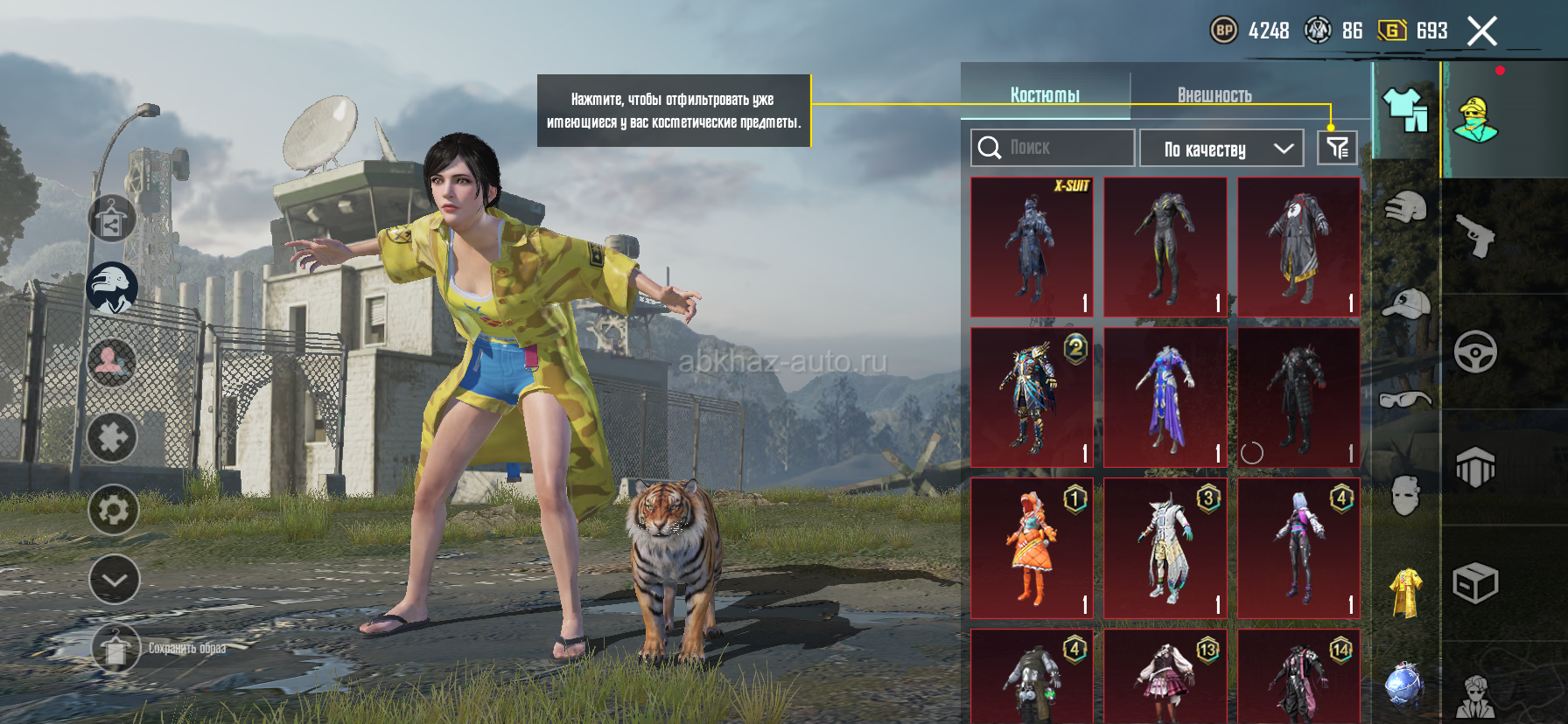The height and width of the screenshot is (724, 1568).
Task: Toggle the owned-items filter funnel button
Action: 1337,148
